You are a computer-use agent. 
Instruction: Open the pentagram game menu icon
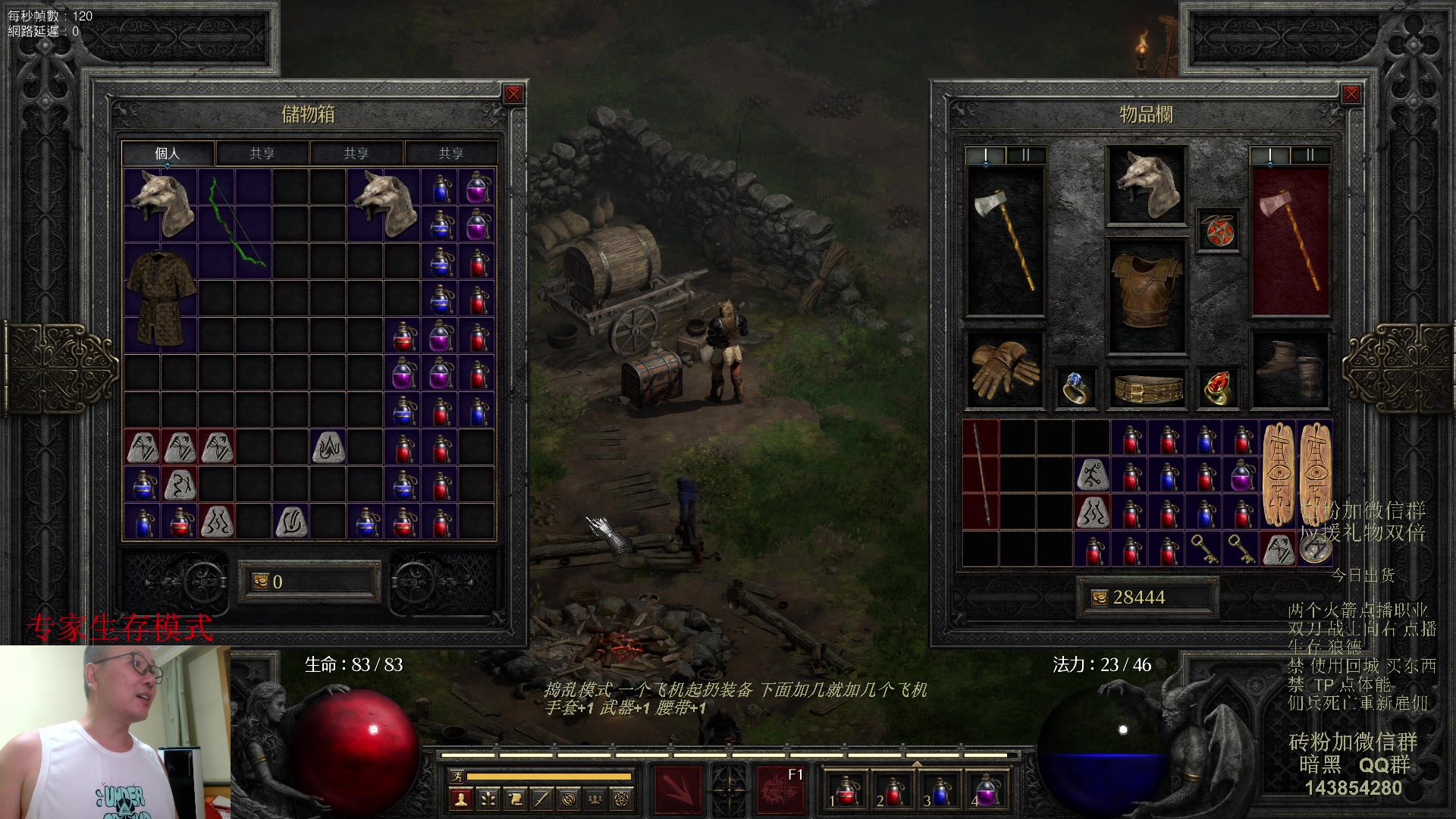point(622,799)
